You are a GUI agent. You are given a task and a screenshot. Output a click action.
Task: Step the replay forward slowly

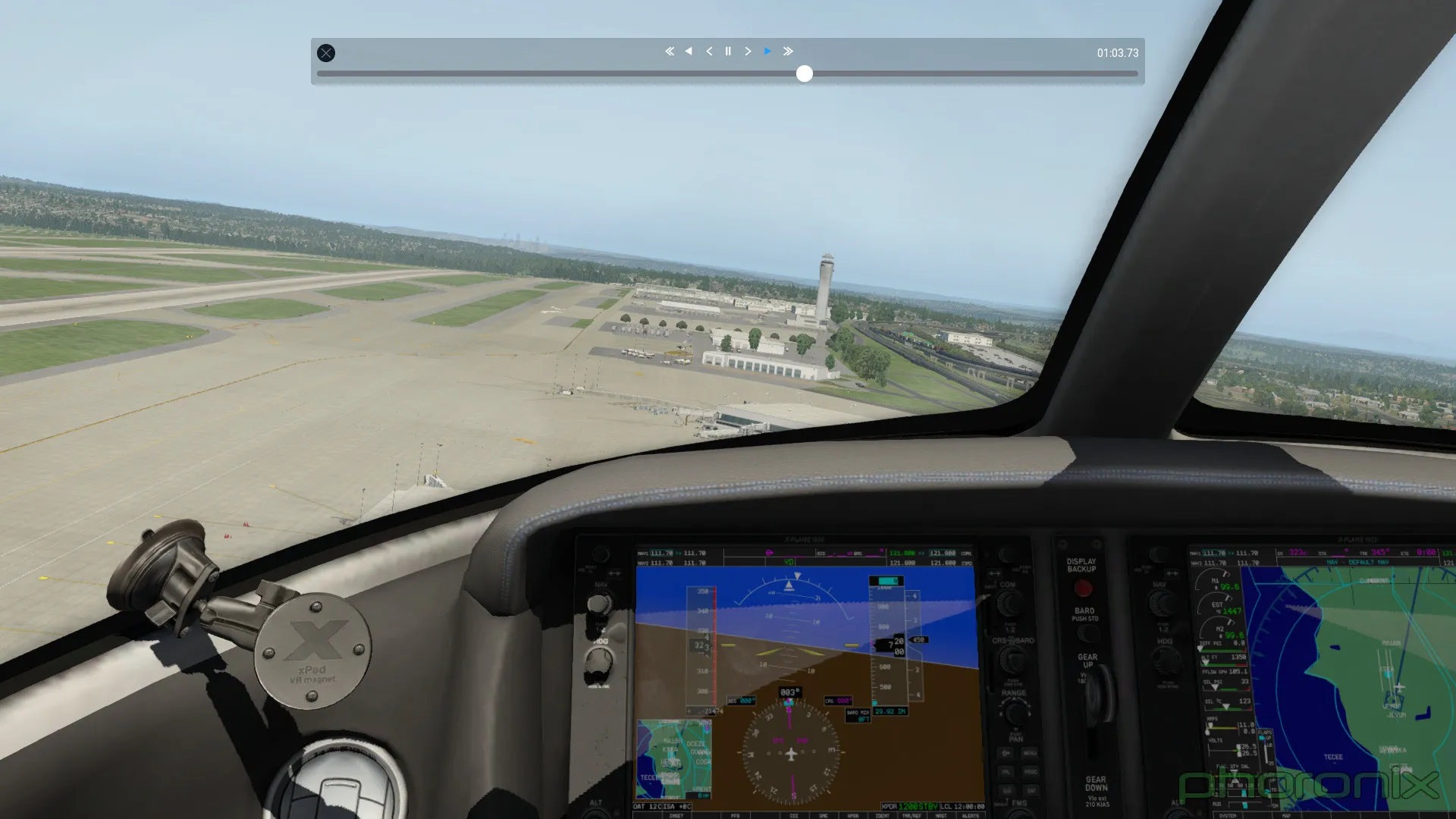pyautogui.click(x=748, y=52)
